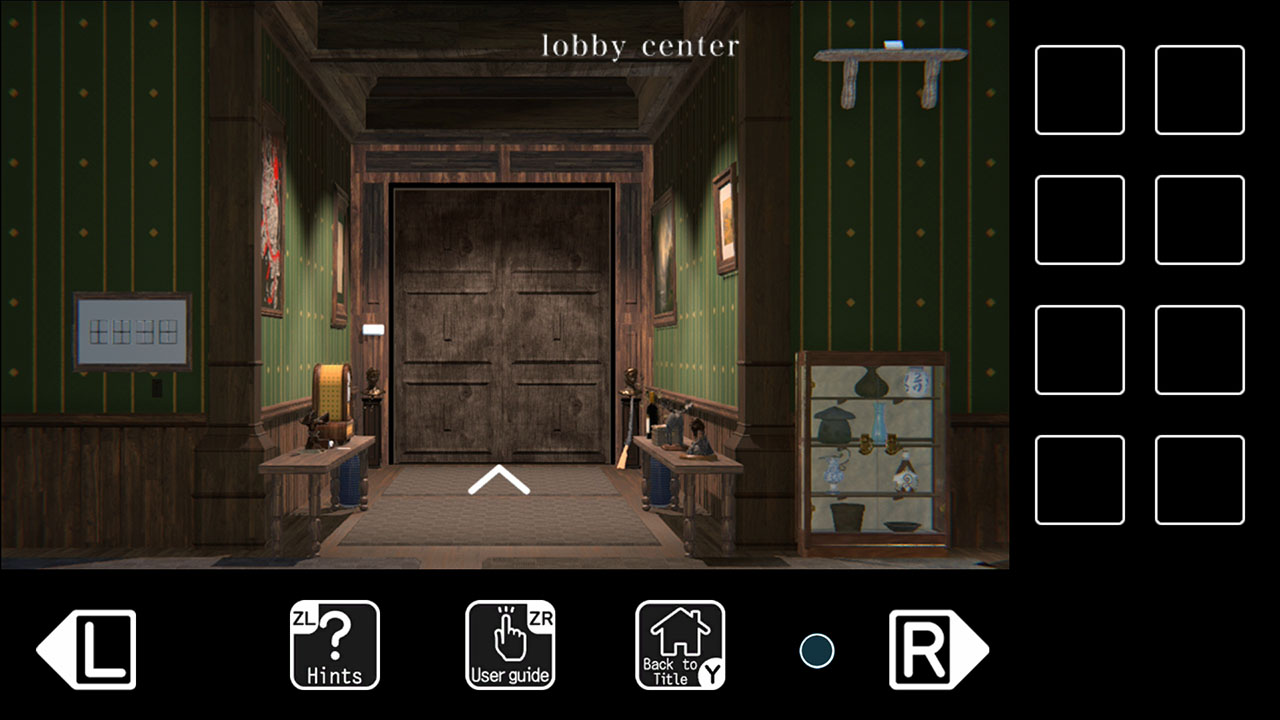The image size is (1280, 720).
Task: Click the teal dot indicator near R
Action: pyautogui.click(x=817, y=650)
